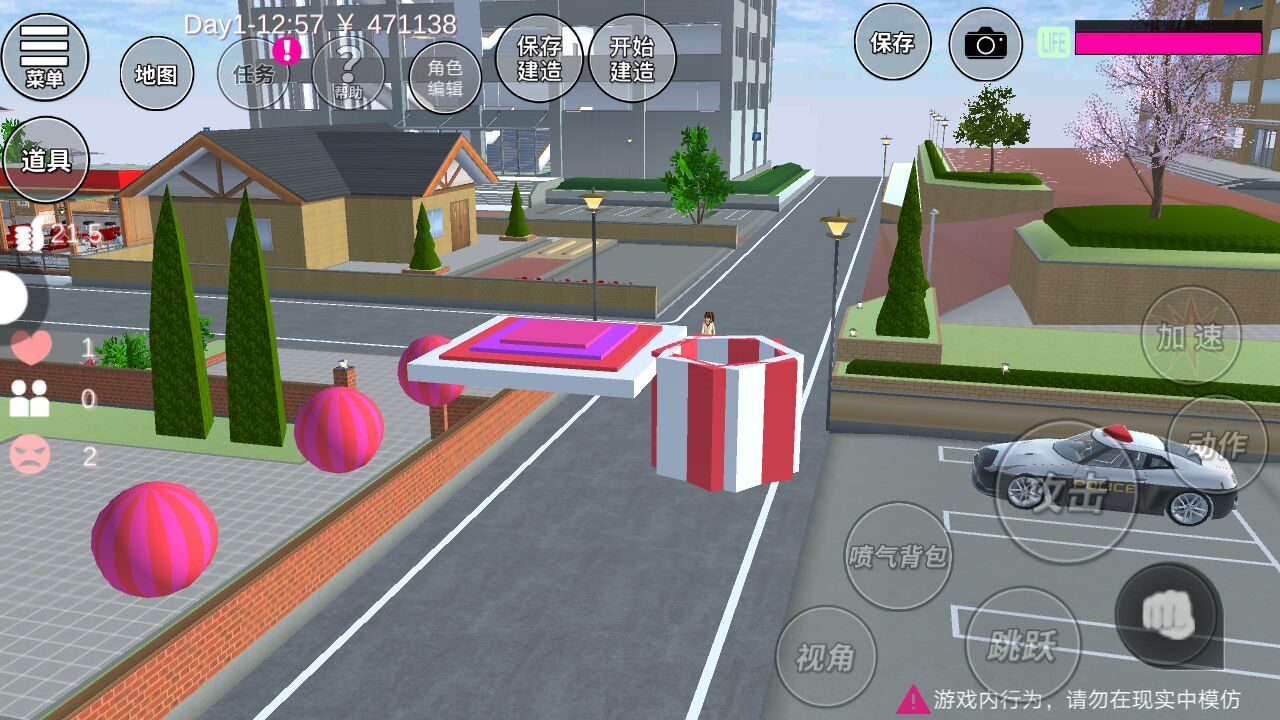Tap the 攻击 attack button
Screen dimensions: 1280x720
click(1067, 491)
